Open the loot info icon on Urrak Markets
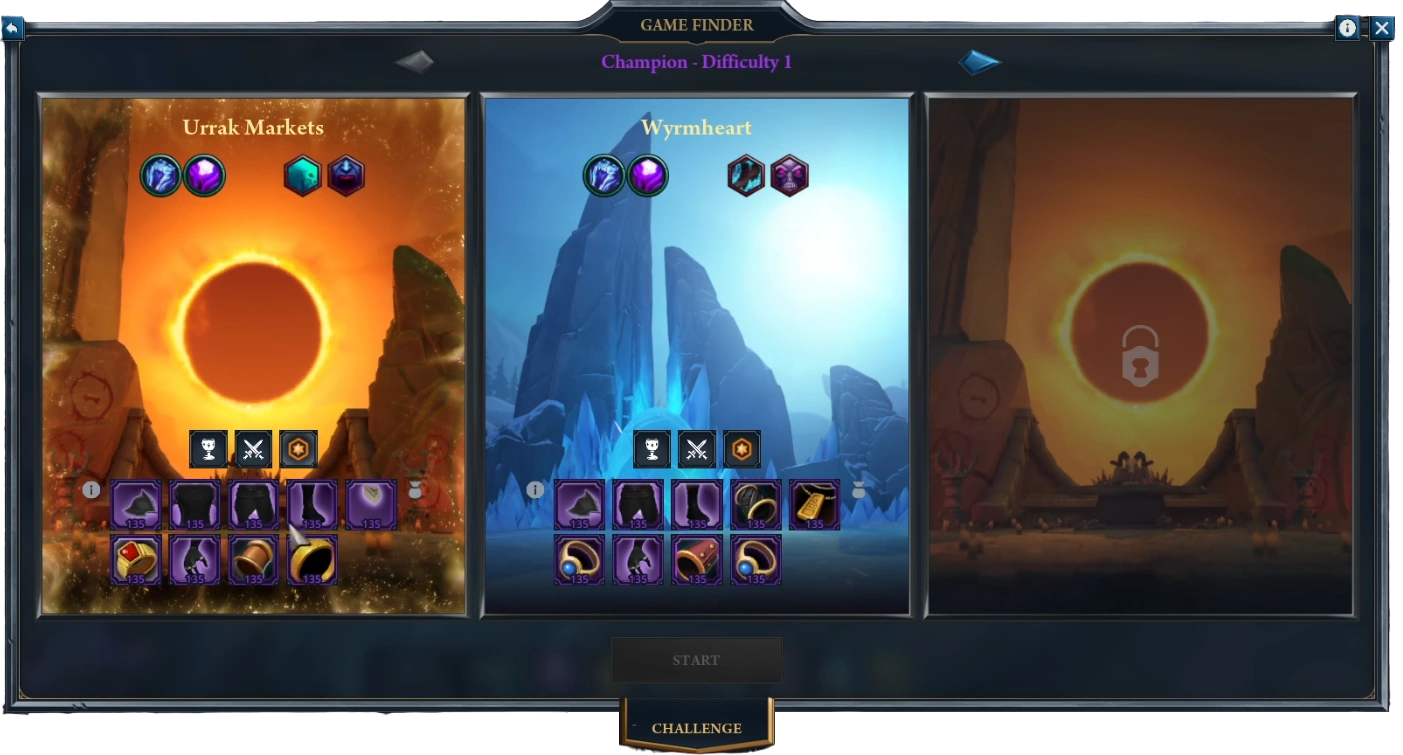Viewport: 1403px width, 755px height. pyautogui.click(x=91, y=490)
